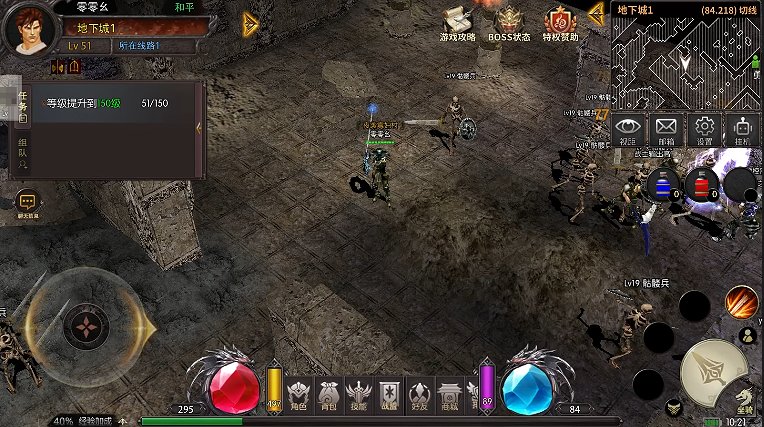Image resolution: width=764 pixels, height=427 pixels.
Task: Open the 好友 friends menu
Action: tap(420, 394)
